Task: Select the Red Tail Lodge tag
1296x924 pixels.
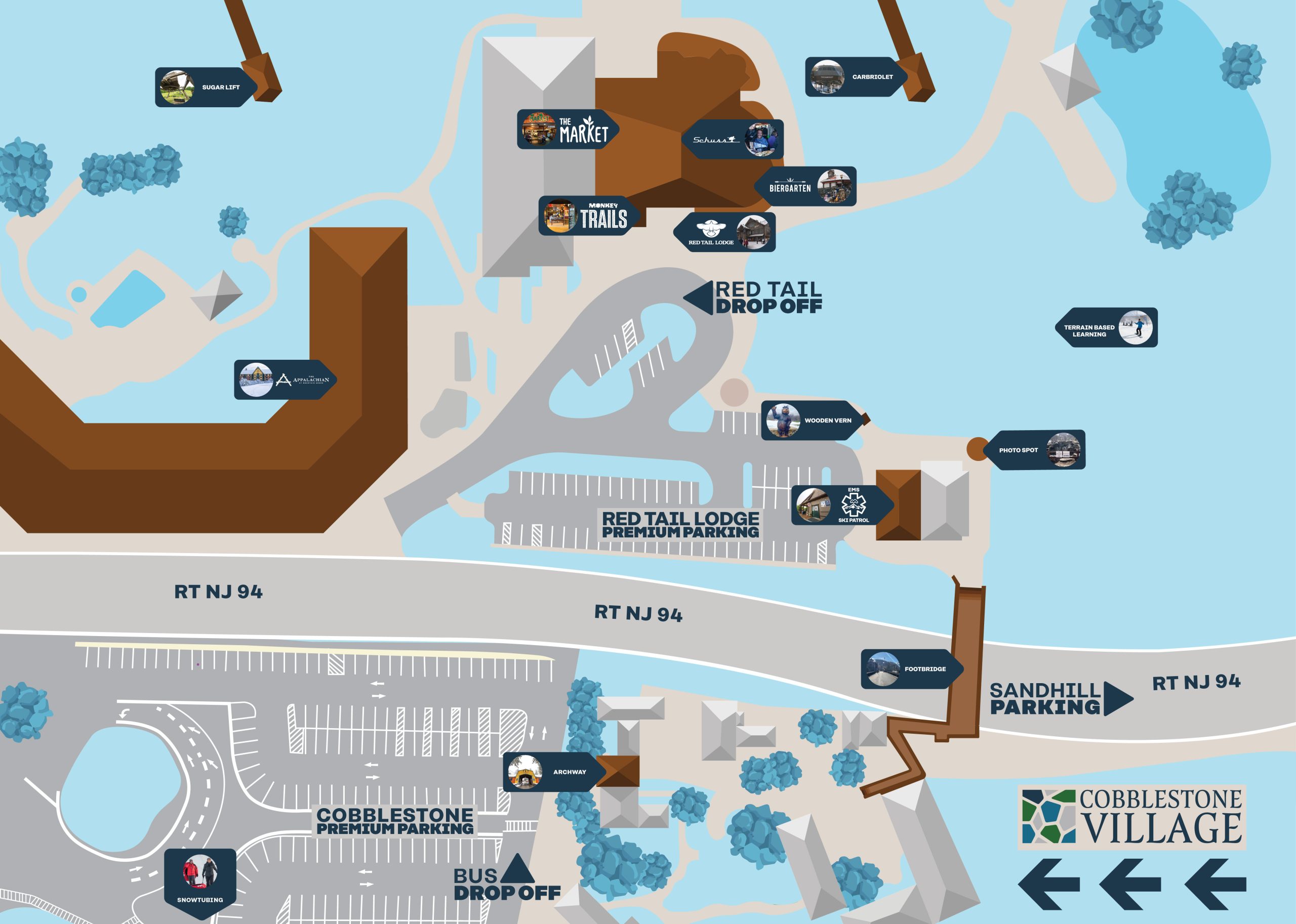Action: (x=726, y=232)
